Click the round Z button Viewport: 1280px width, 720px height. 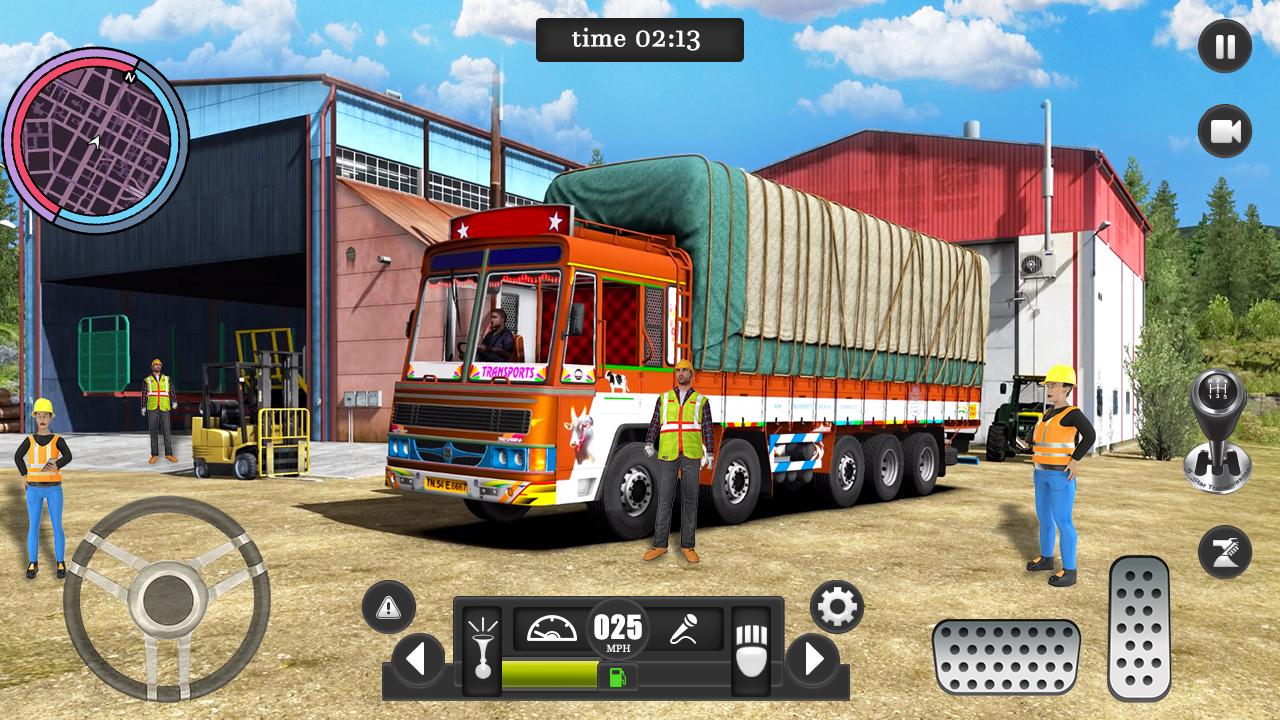coord(1224,551)
